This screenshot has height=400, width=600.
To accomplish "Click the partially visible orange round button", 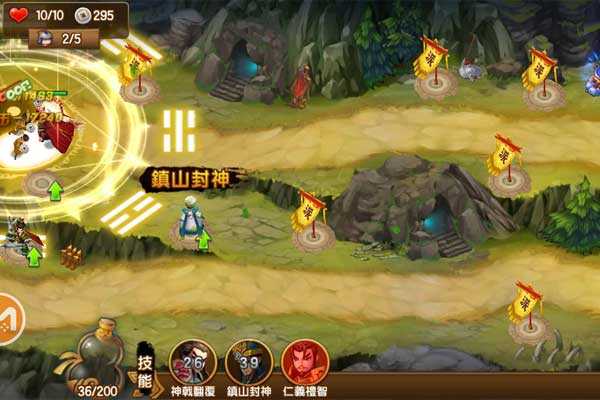I will [8, 319].
